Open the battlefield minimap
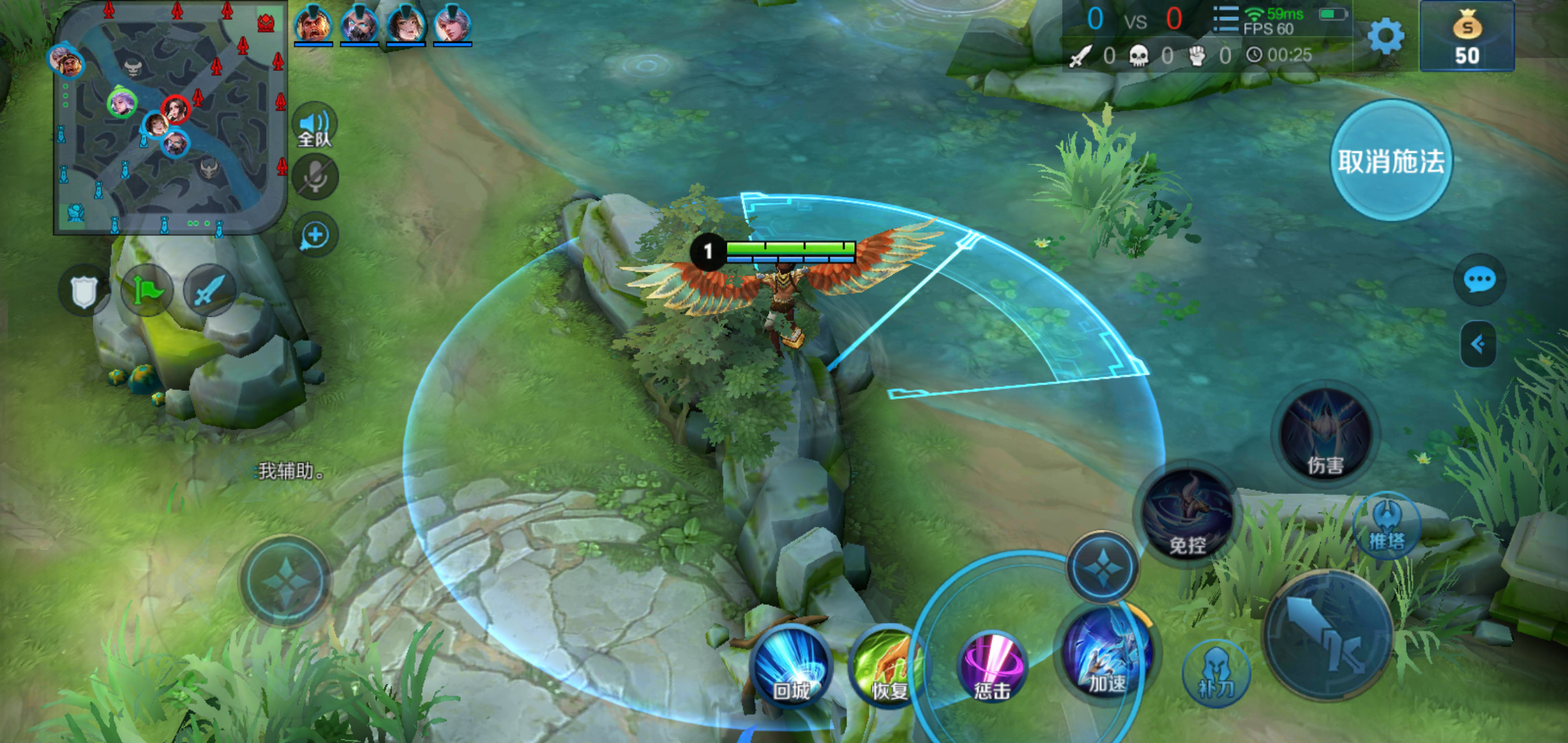1568x743 pixels. (170, 117)
